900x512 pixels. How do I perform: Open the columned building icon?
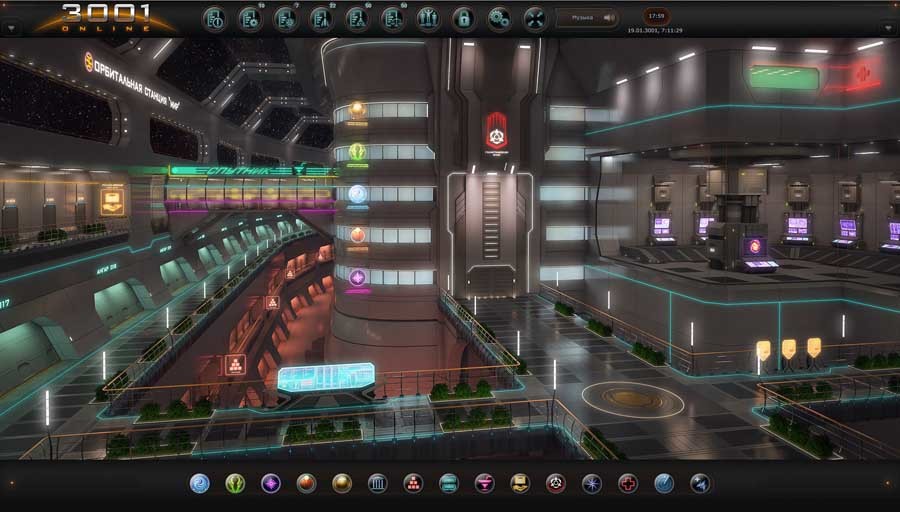click(x=377, y=484)
